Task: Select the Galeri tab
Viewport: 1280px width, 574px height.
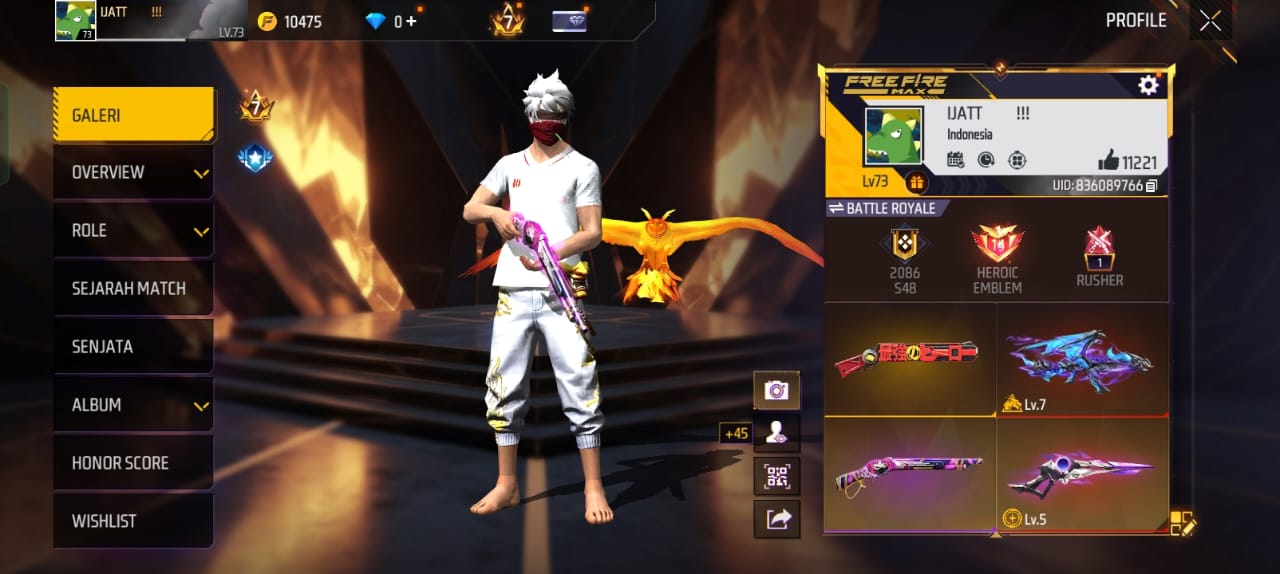Action: pyautogui.click(x=133, y=115)
